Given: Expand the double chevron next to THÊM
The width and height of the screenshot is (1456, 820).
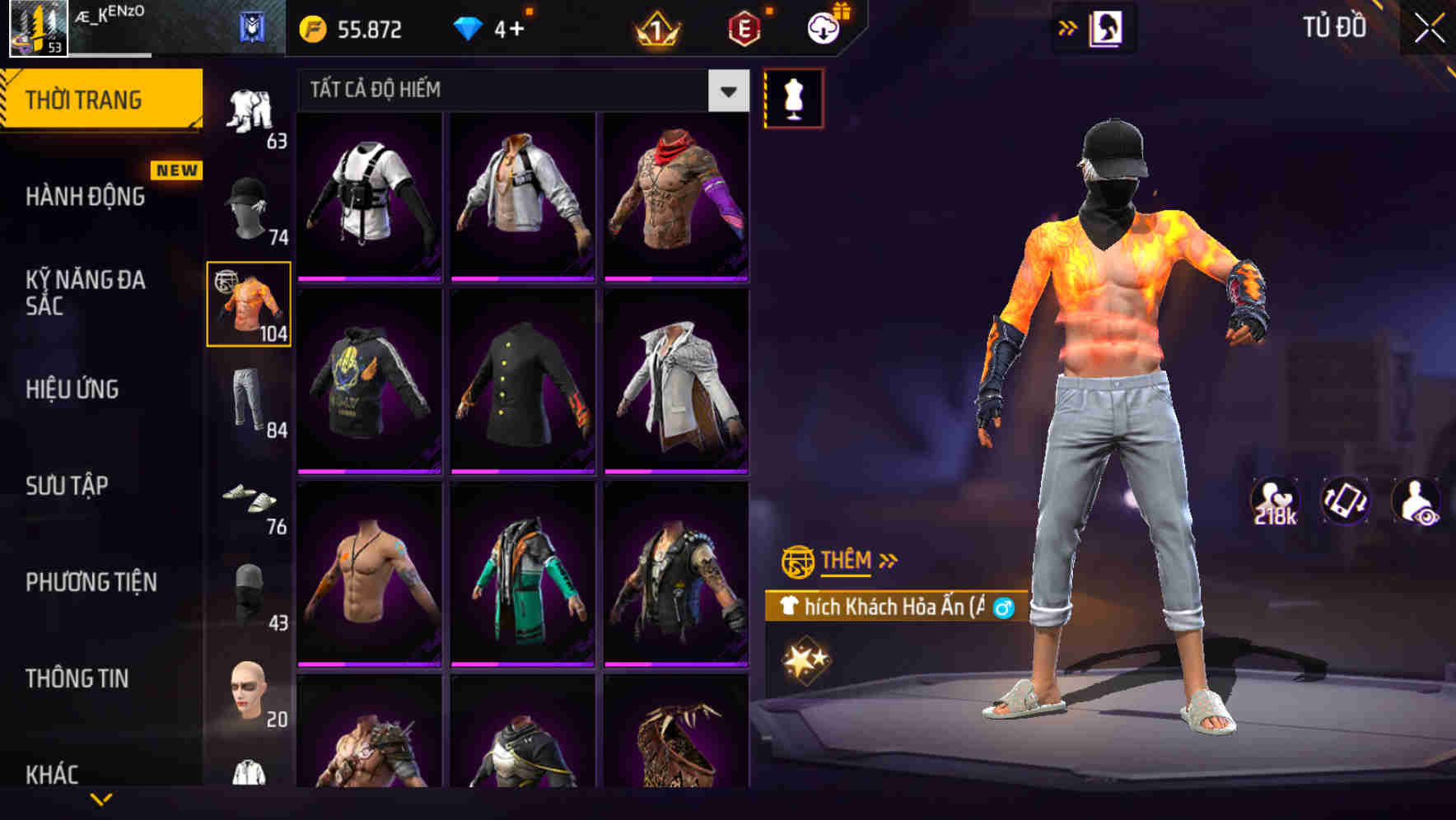Looking at the screenshot, I should [889, 561].
